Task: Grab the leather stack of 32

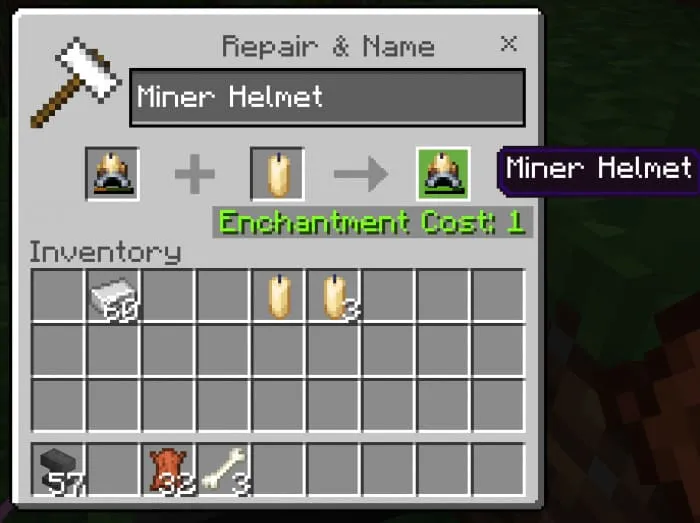Action: 168,470
